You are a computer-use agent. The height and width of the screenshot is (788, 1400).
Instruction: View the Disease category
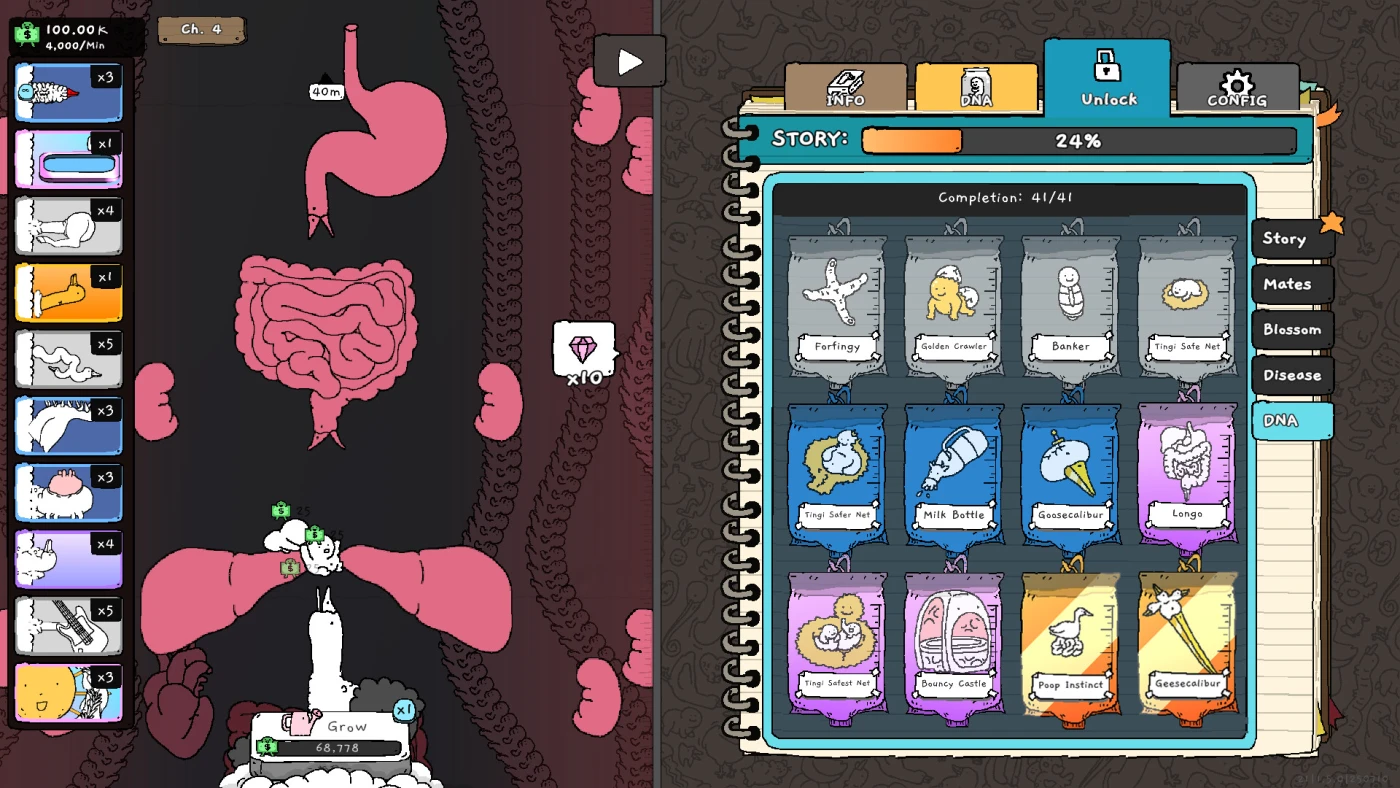coord(1291,375)
